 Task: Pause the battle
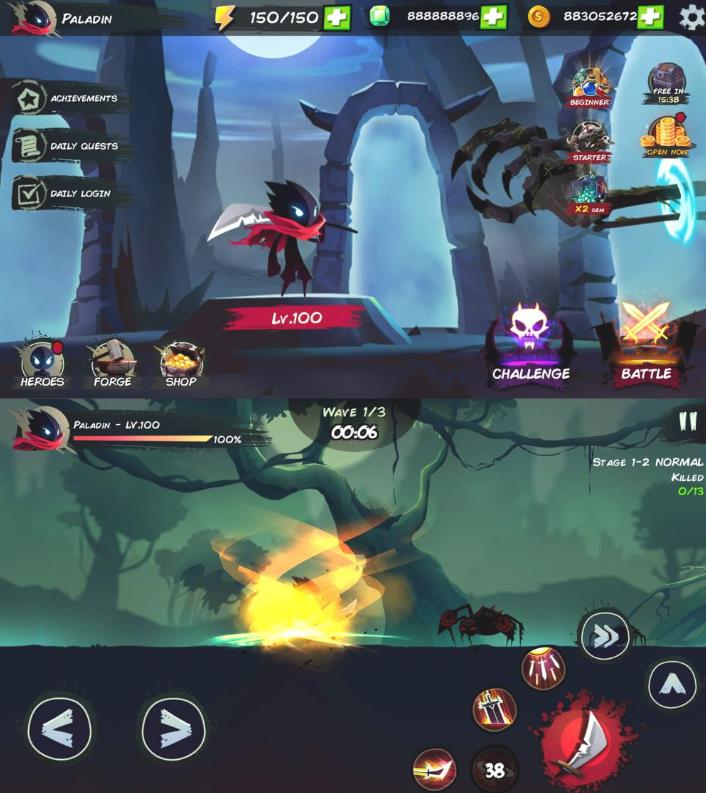tap(686, 421)
